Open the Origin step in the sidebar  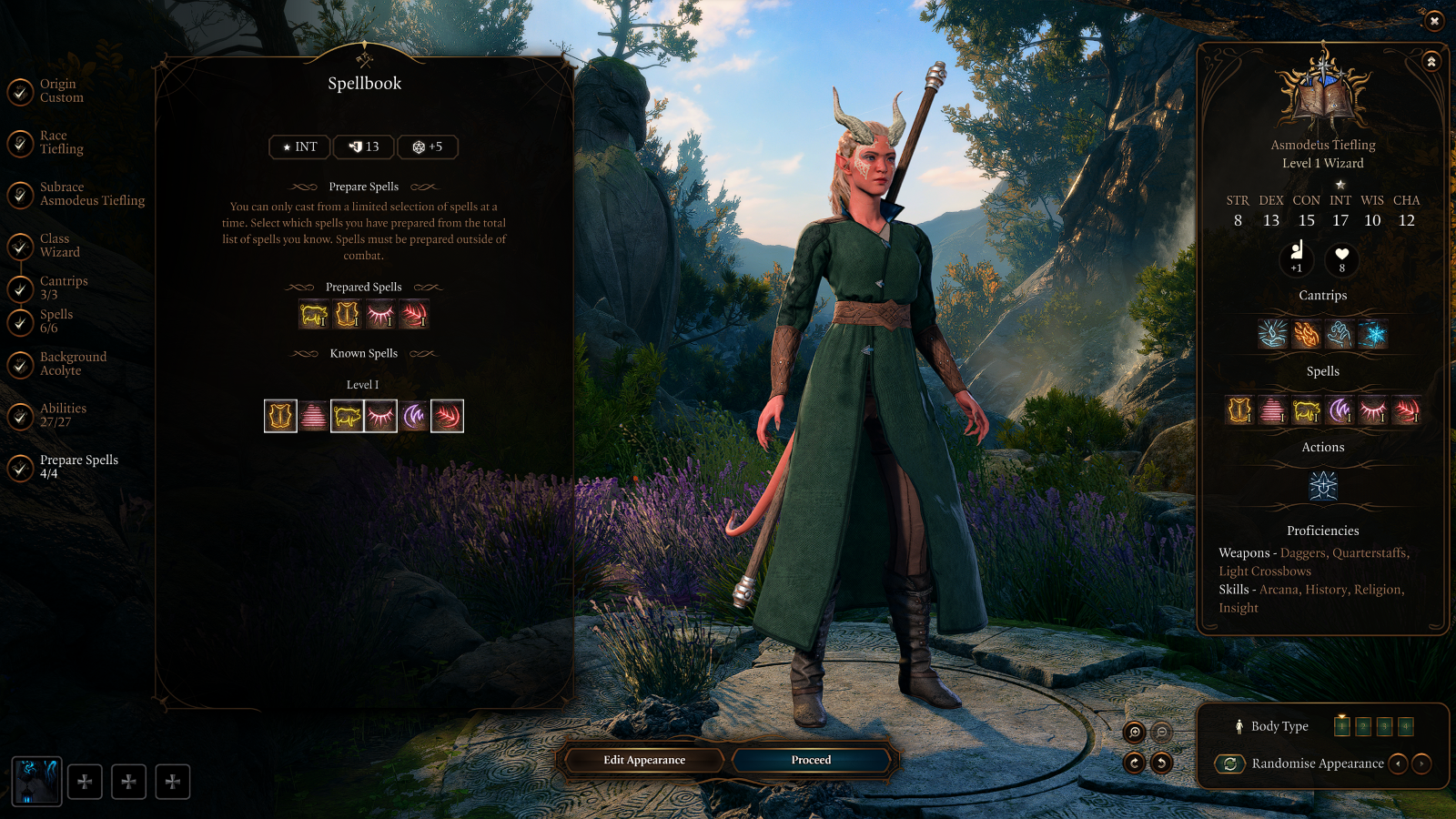[60, 91]
